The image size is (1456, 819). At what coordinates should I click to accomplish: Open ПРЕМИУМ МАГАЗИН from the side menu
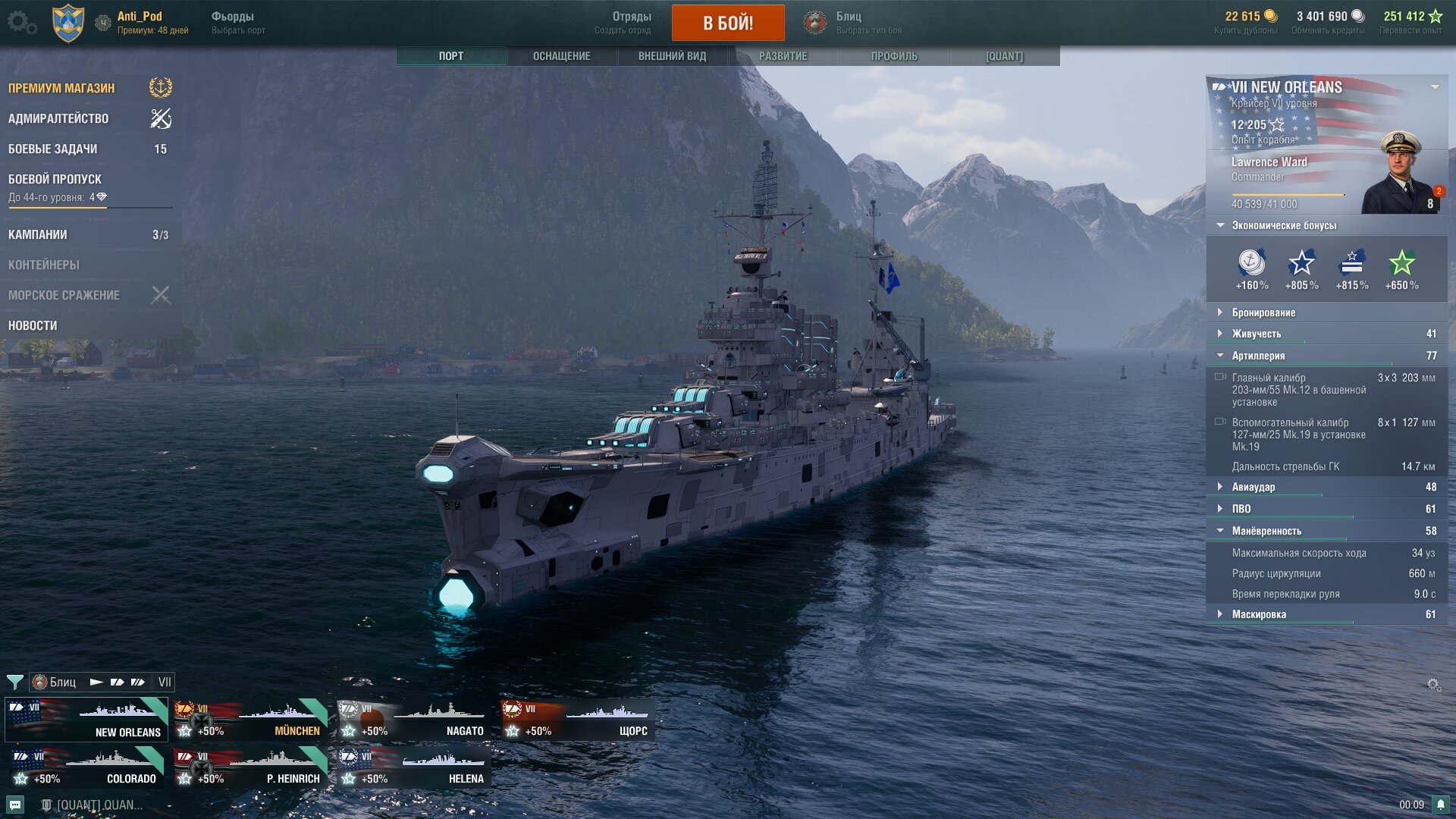click(x=62, y=88)
